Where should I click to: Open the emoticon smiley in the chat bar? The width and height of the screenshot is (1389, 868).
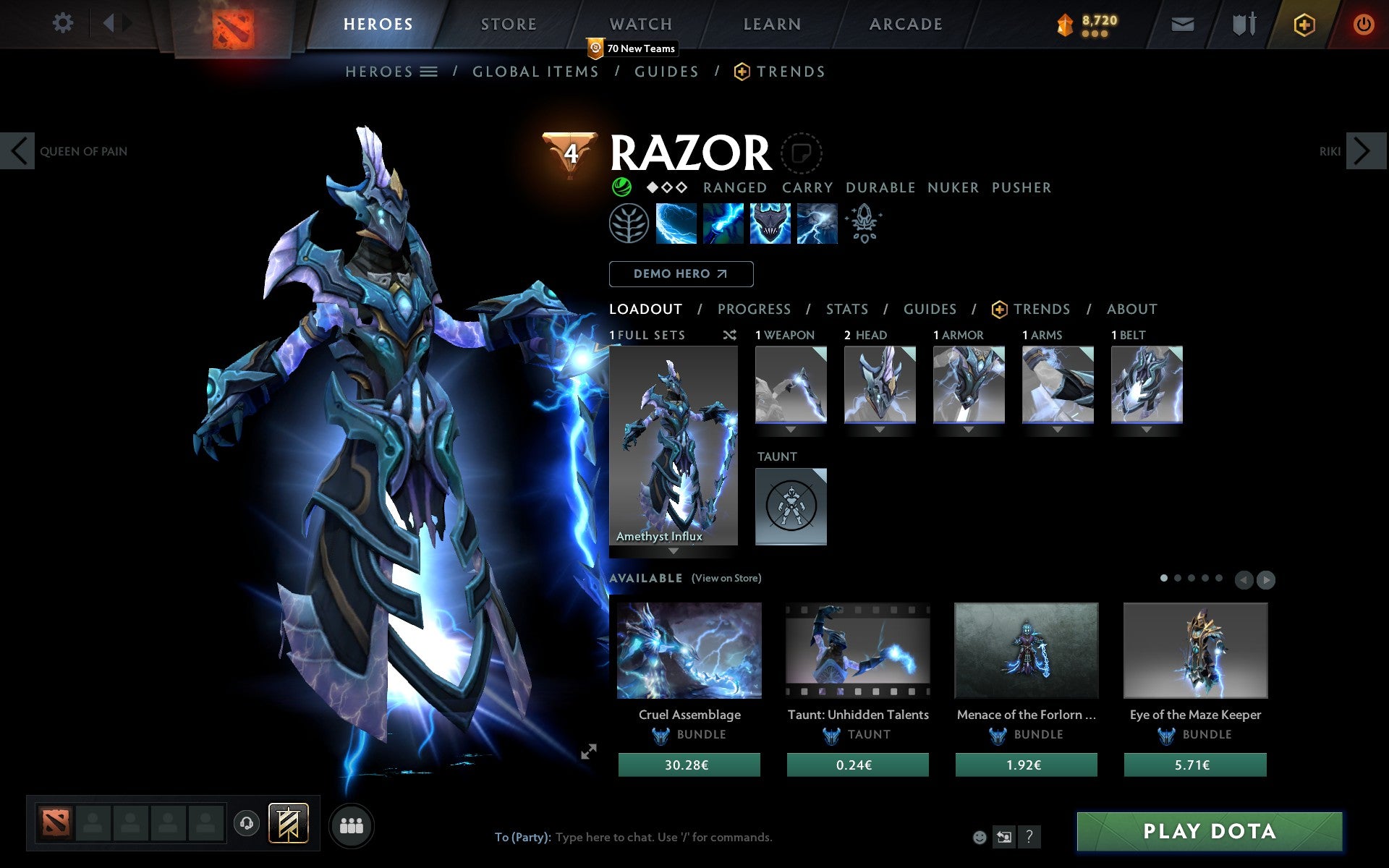coord(980,837)
